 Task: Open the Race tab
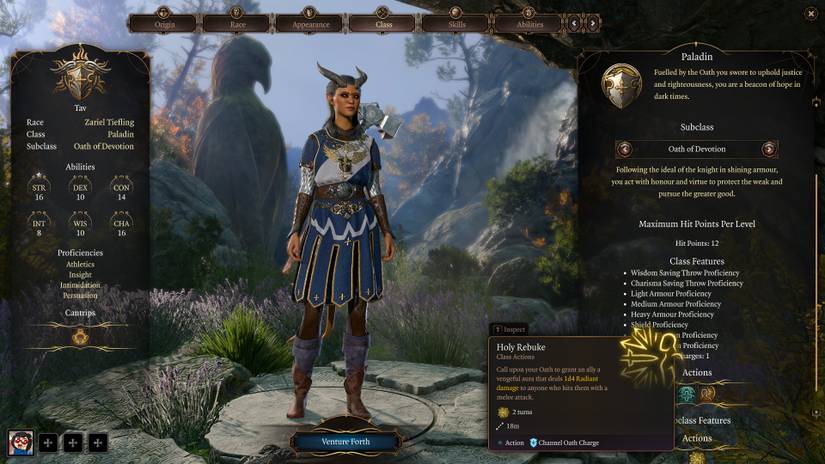236,22
